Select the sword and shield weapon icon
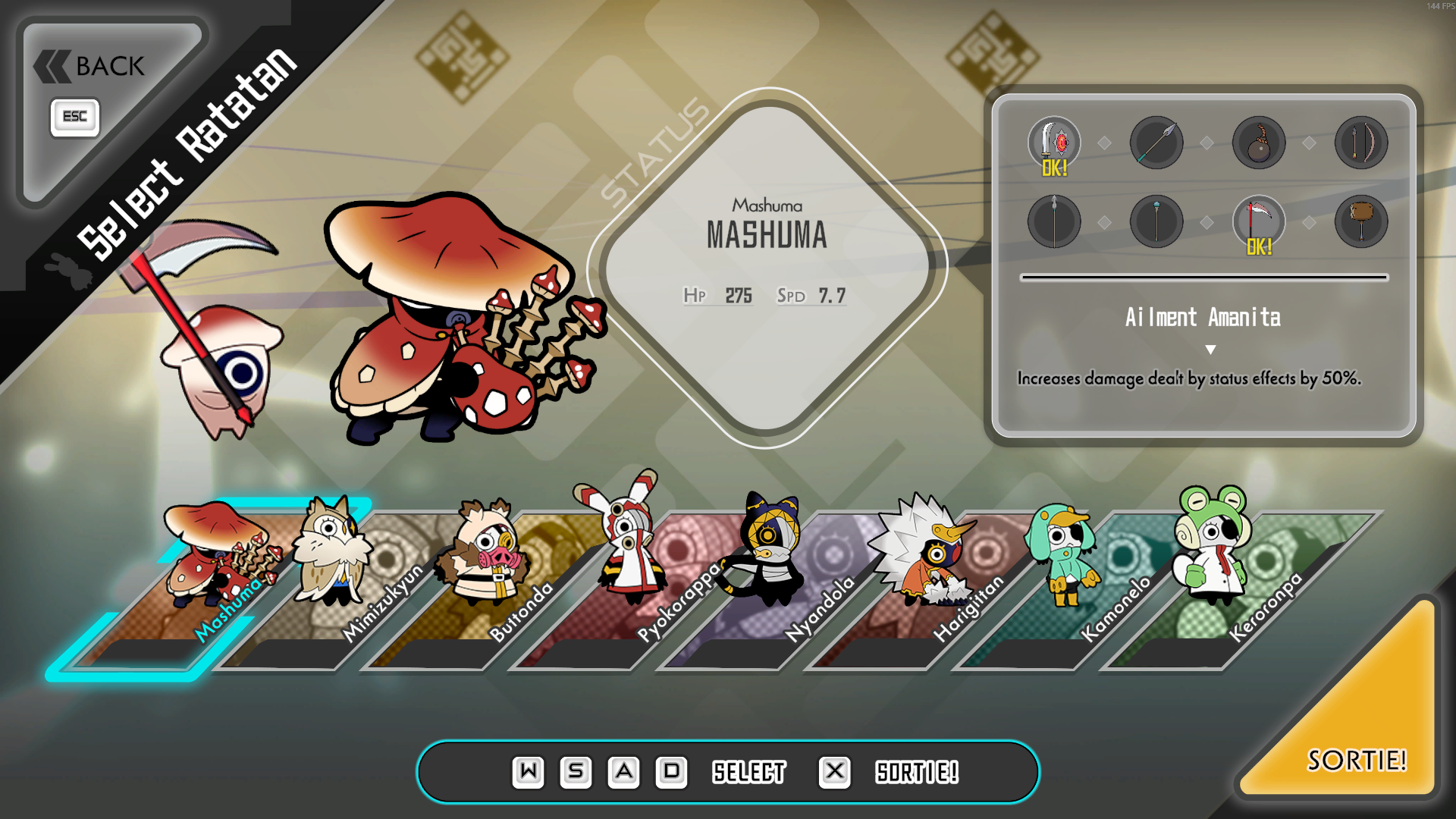The height and width of the screenshot is (819, 1456). [x=1054, y=143]
